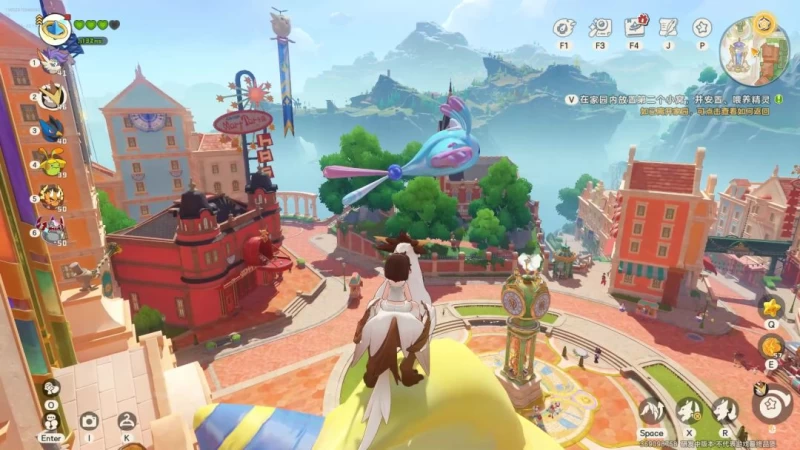Open the compass wing icon menu

[x=564, y=28]
